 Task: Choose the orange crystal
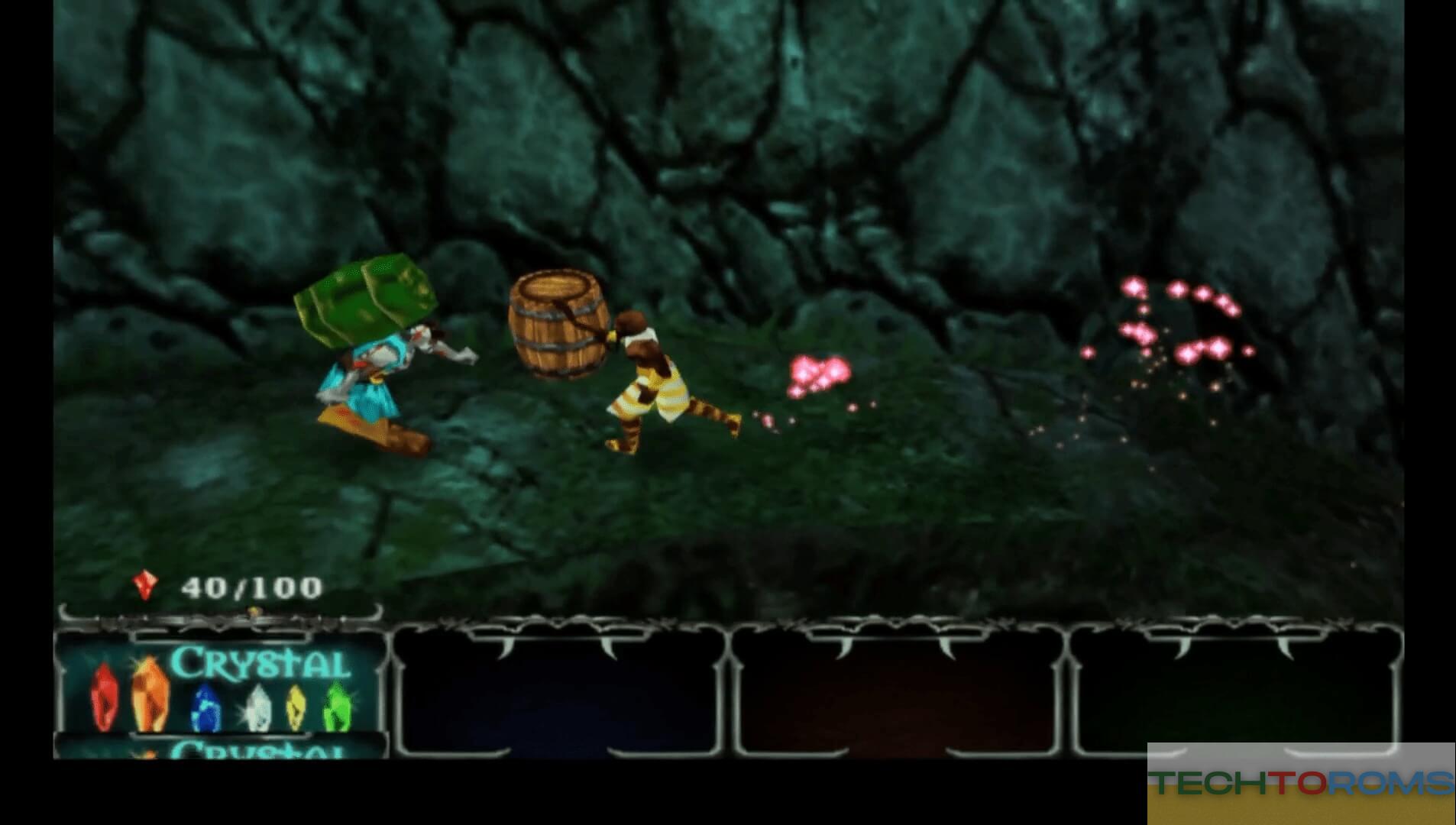149,694
